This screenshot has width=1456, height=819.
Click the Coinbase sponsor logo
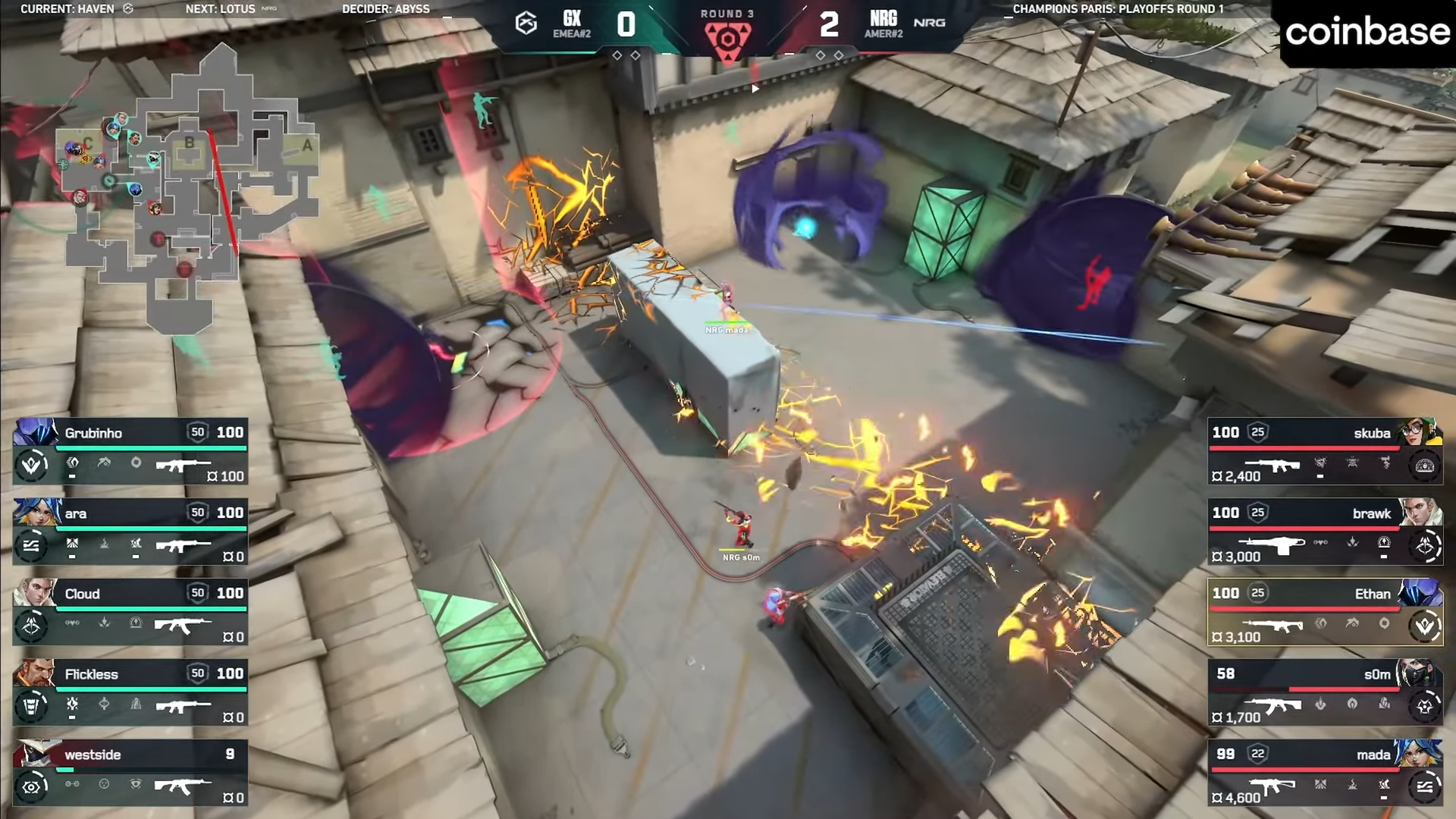pyautogui.click(x=1367, y=32)
